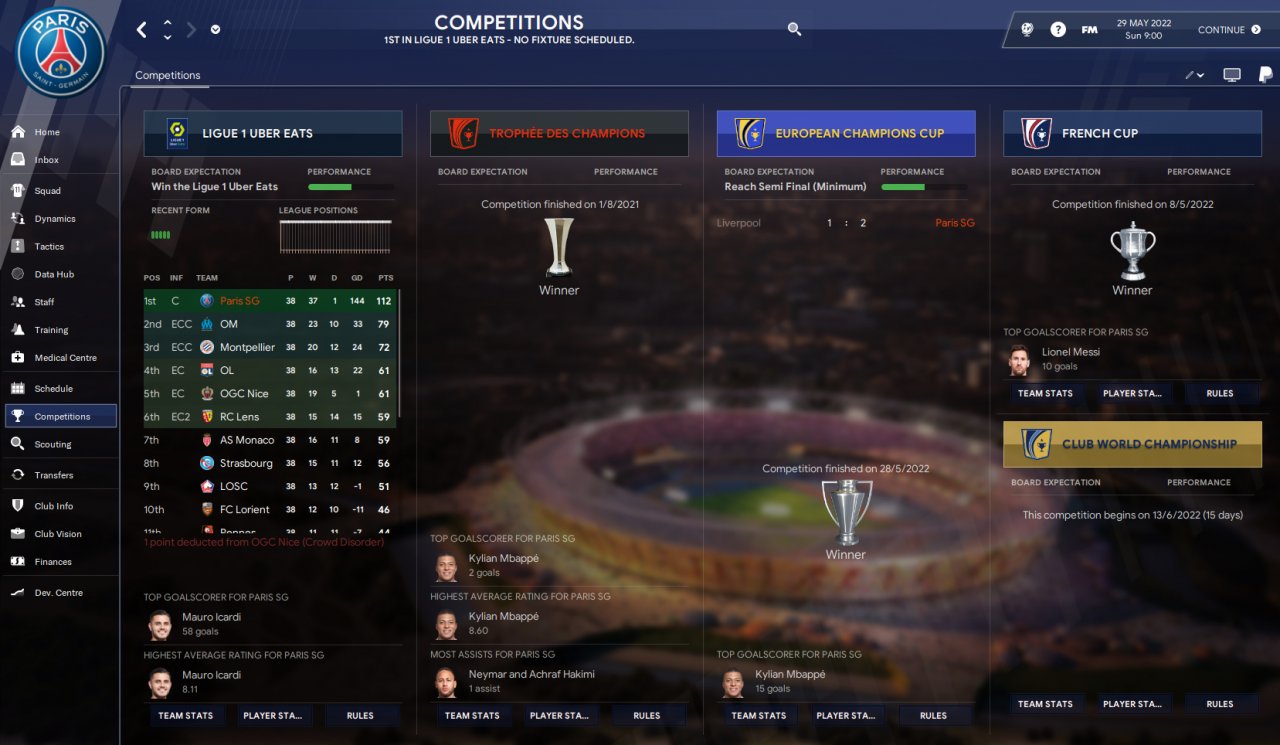Viewport: 1280px width, 745px height.
Task: Show the Finances page
Action: coord(53,562)
